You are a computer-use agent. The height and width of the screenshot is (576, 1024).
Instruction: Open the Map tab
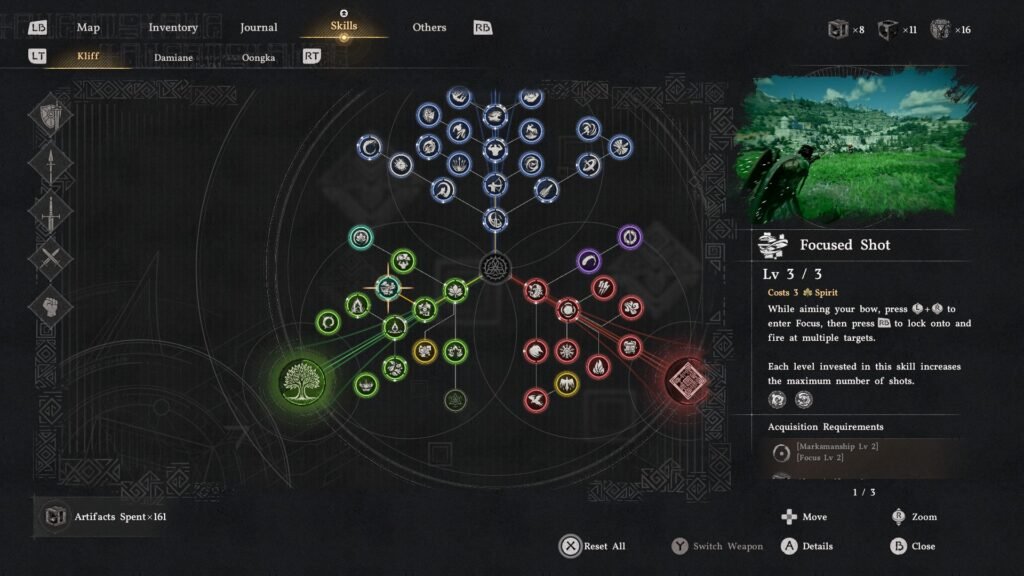coord(88,27)
